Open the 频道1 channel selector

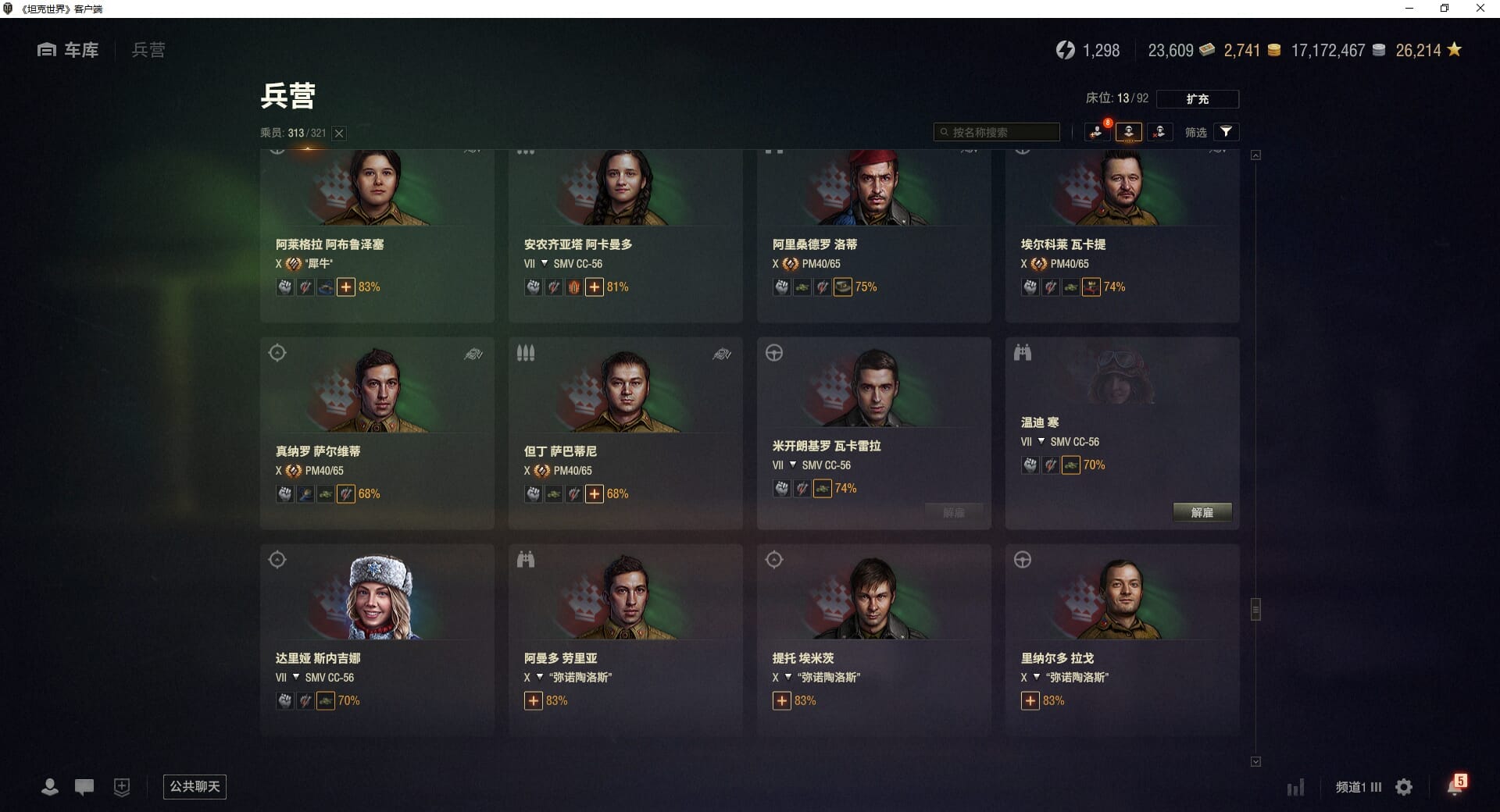click(x=1358, y=787)
